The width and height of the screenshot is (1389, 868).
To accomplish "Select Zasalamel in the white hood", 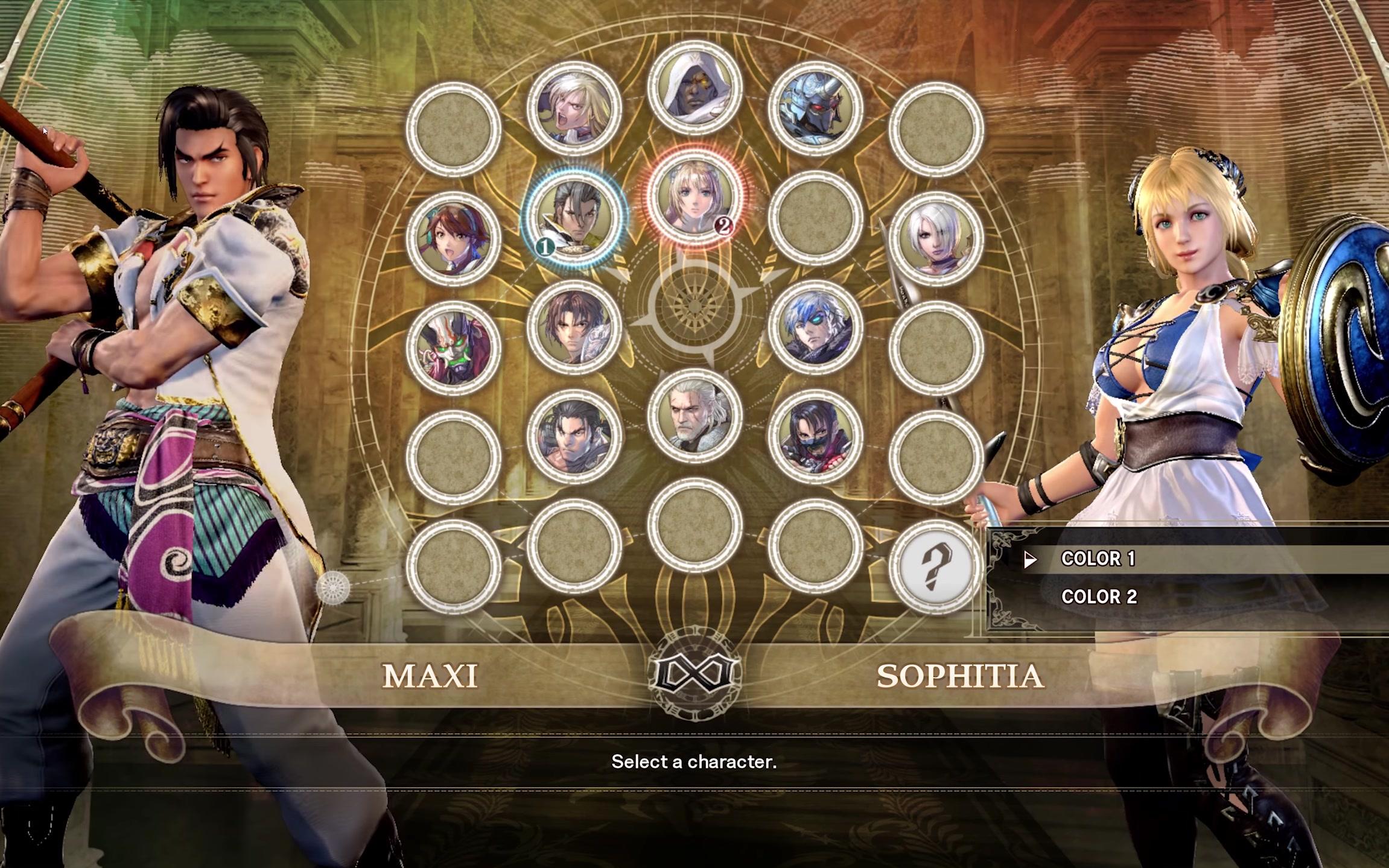I will point(694,87).
